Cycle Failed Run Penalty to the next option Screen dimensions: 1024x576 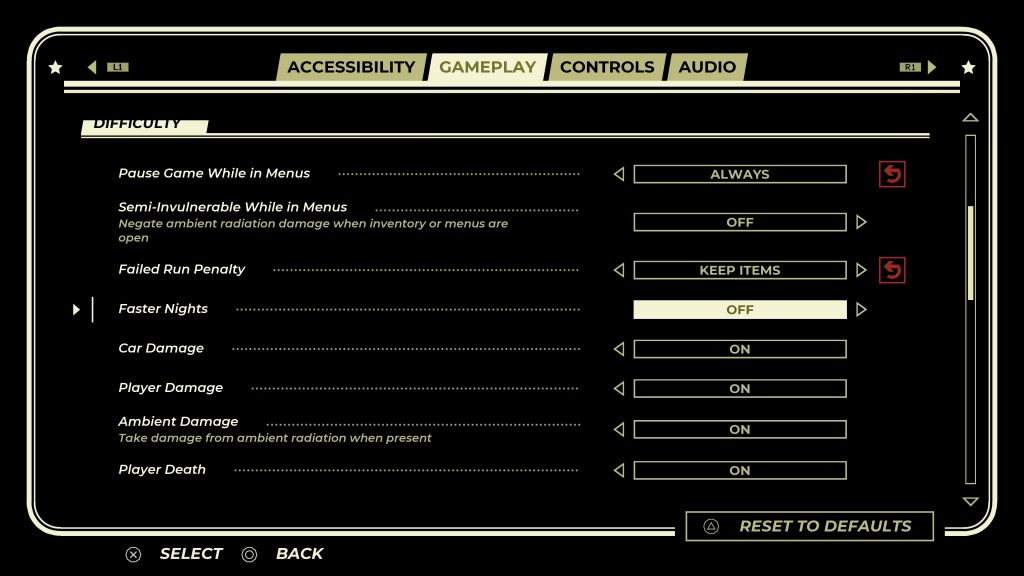[x=861, y=270]
